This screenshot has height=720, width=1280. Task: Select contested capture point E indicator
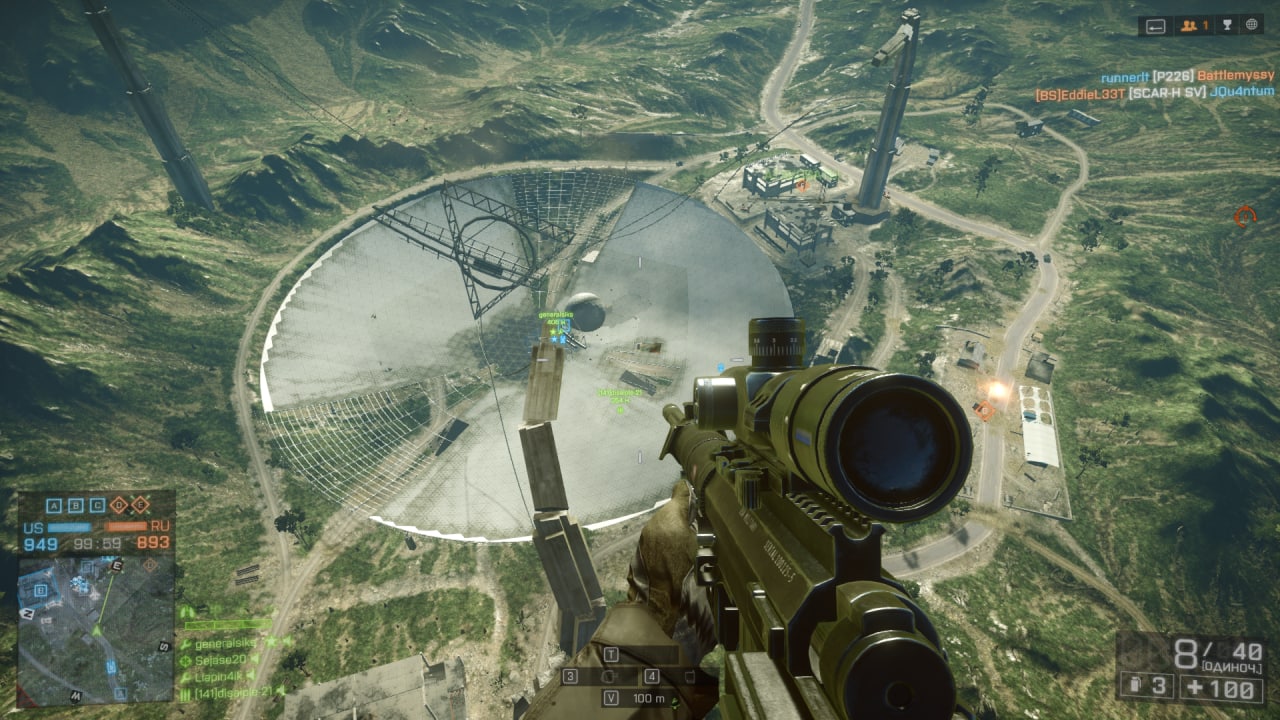coord(140,505)
